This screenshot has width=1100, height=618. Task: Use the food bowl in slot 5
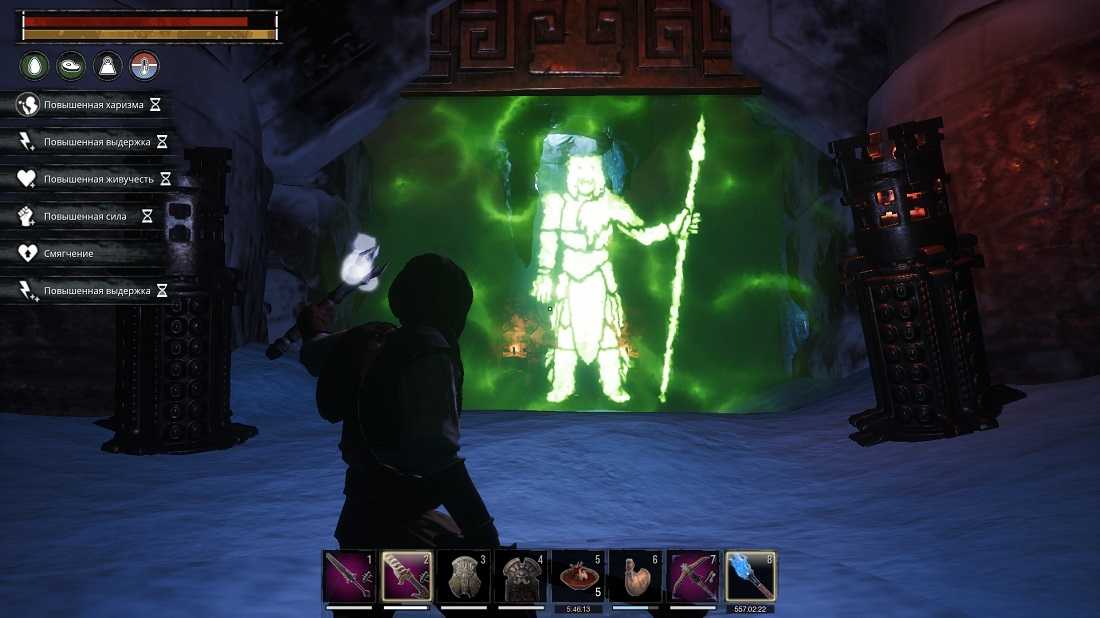pos(578,577)
